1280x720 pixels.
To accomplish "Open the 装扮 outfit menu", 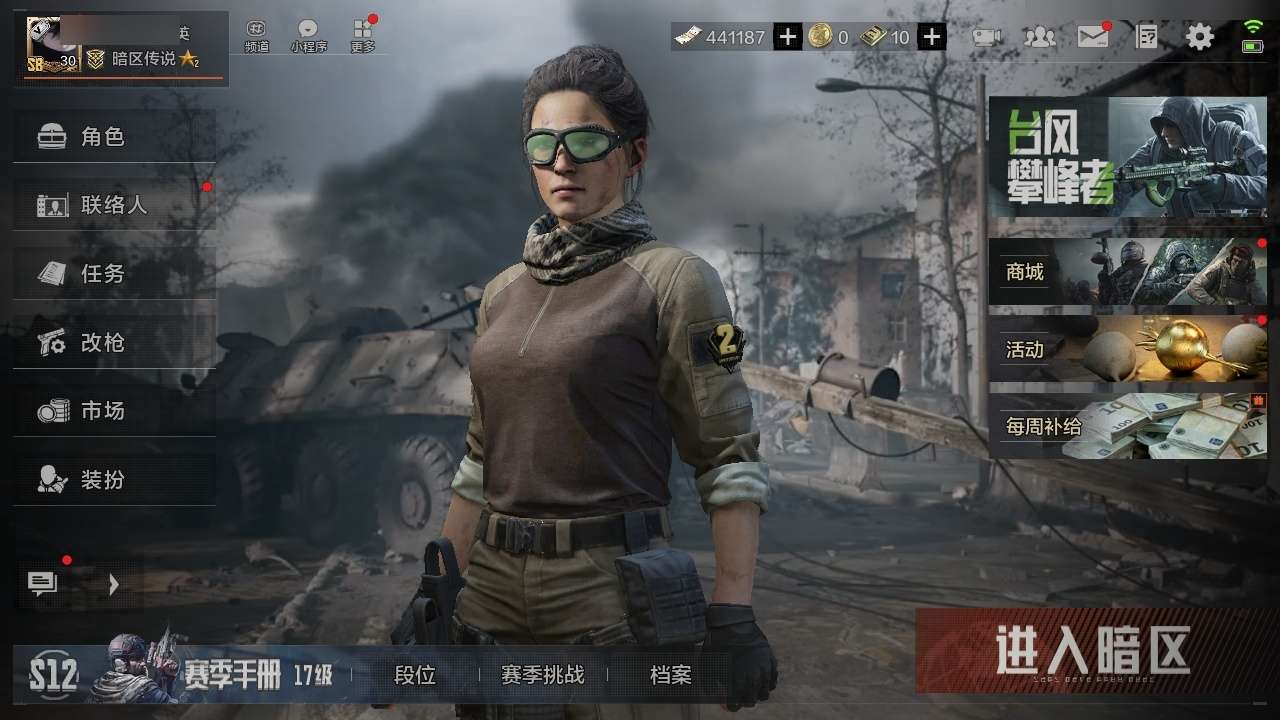I will 113,479.
